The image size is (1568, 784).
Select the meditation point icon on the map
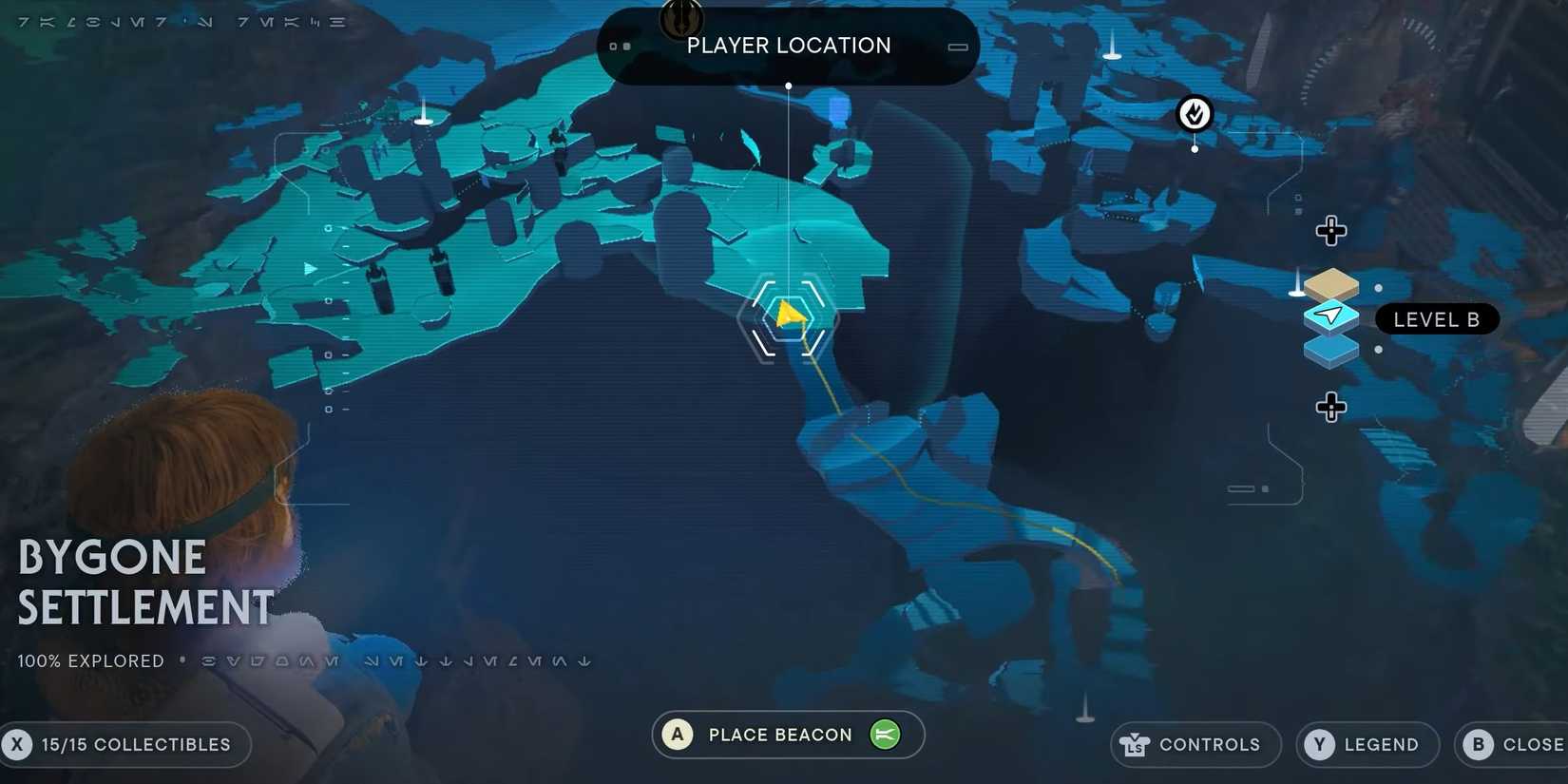click(x=1194, y=113)
